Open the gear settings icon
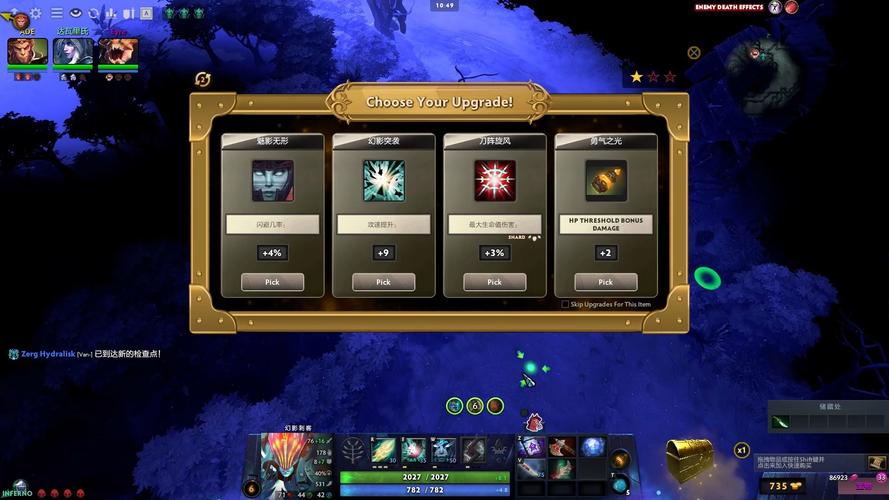 (x=36, y=13)
